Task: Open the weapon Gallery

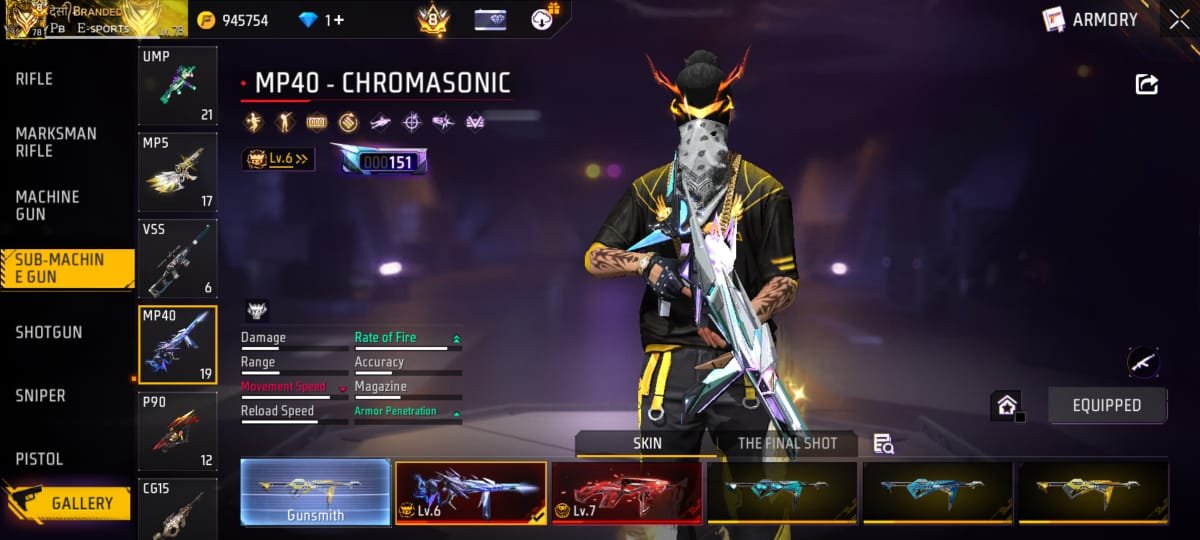Action: tap(81, 503)
